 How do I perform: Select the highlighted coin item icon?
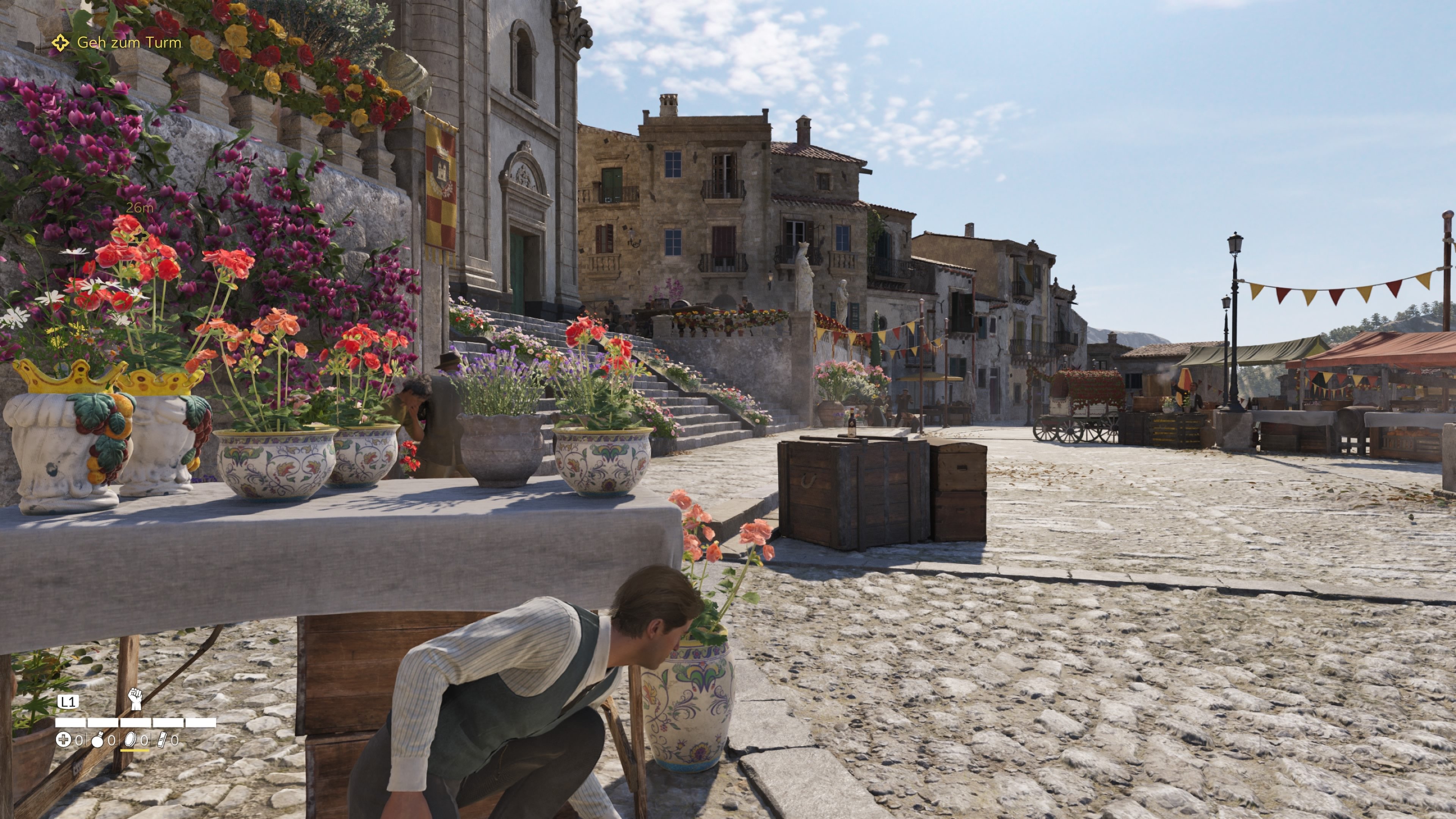coord(130,739)
